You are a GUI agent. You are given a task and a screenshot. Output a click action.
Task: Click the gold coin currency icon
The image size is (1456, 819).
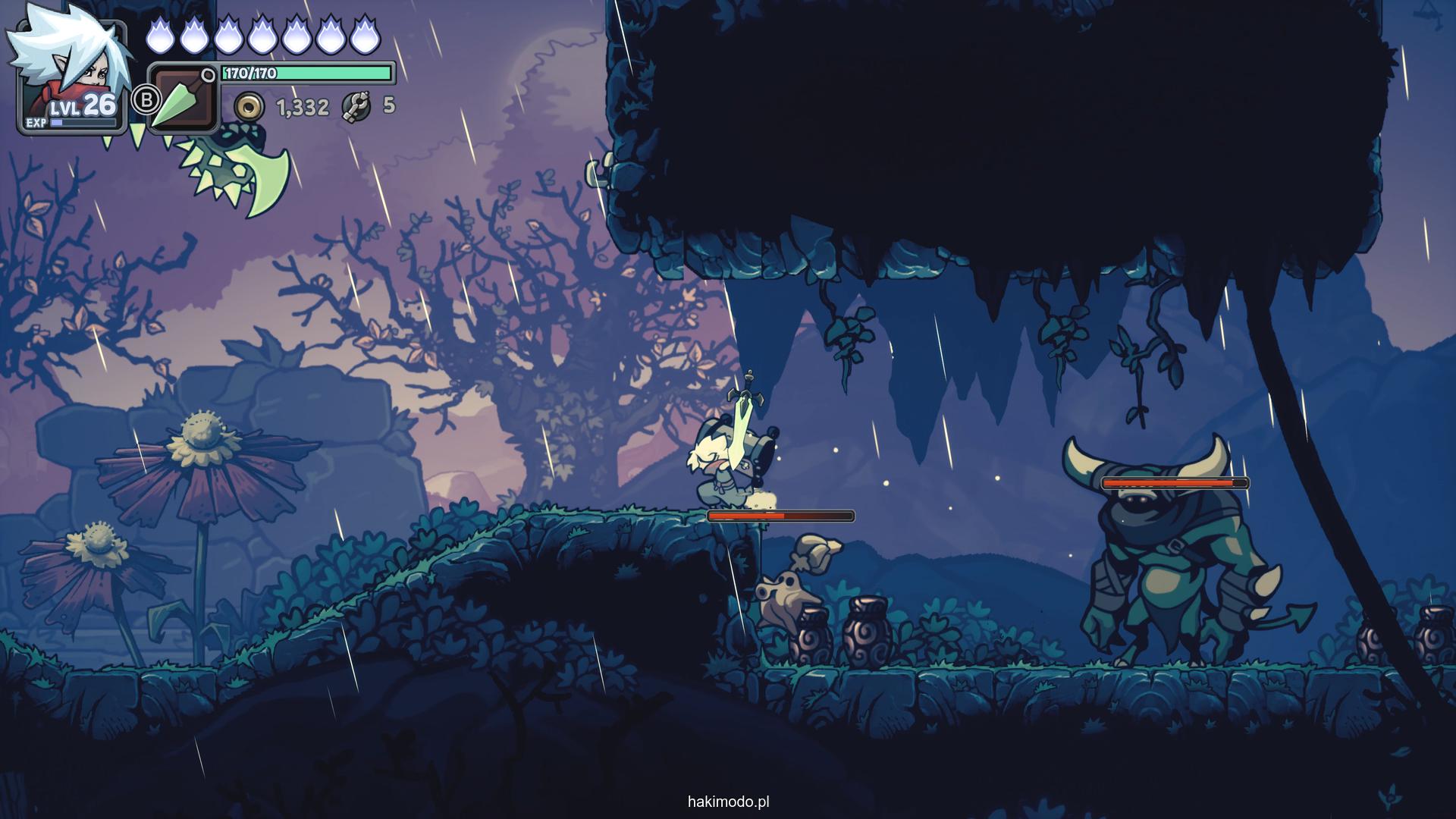[x=248, y=108]
